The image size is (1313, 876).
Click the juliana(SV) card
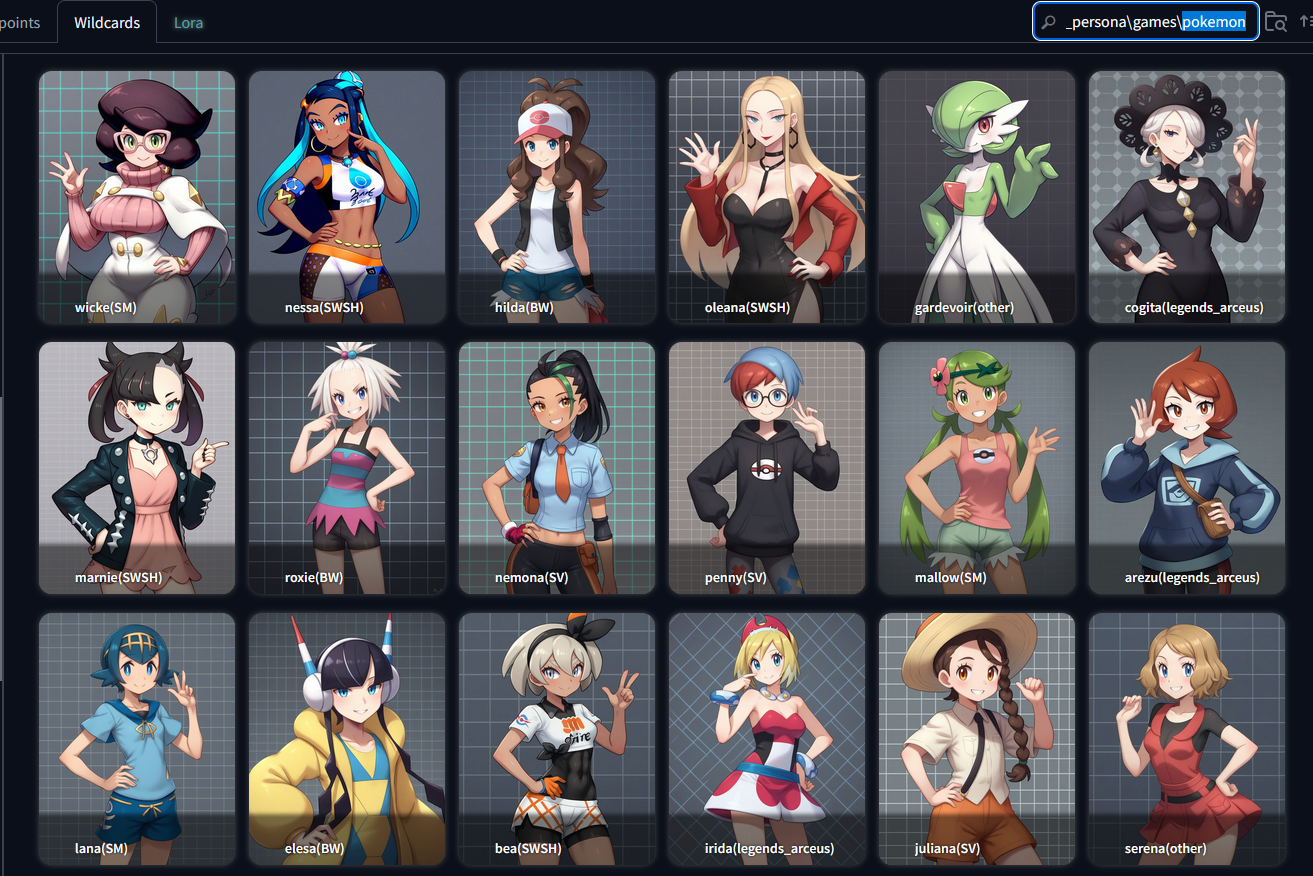click(x=977, y=738)
